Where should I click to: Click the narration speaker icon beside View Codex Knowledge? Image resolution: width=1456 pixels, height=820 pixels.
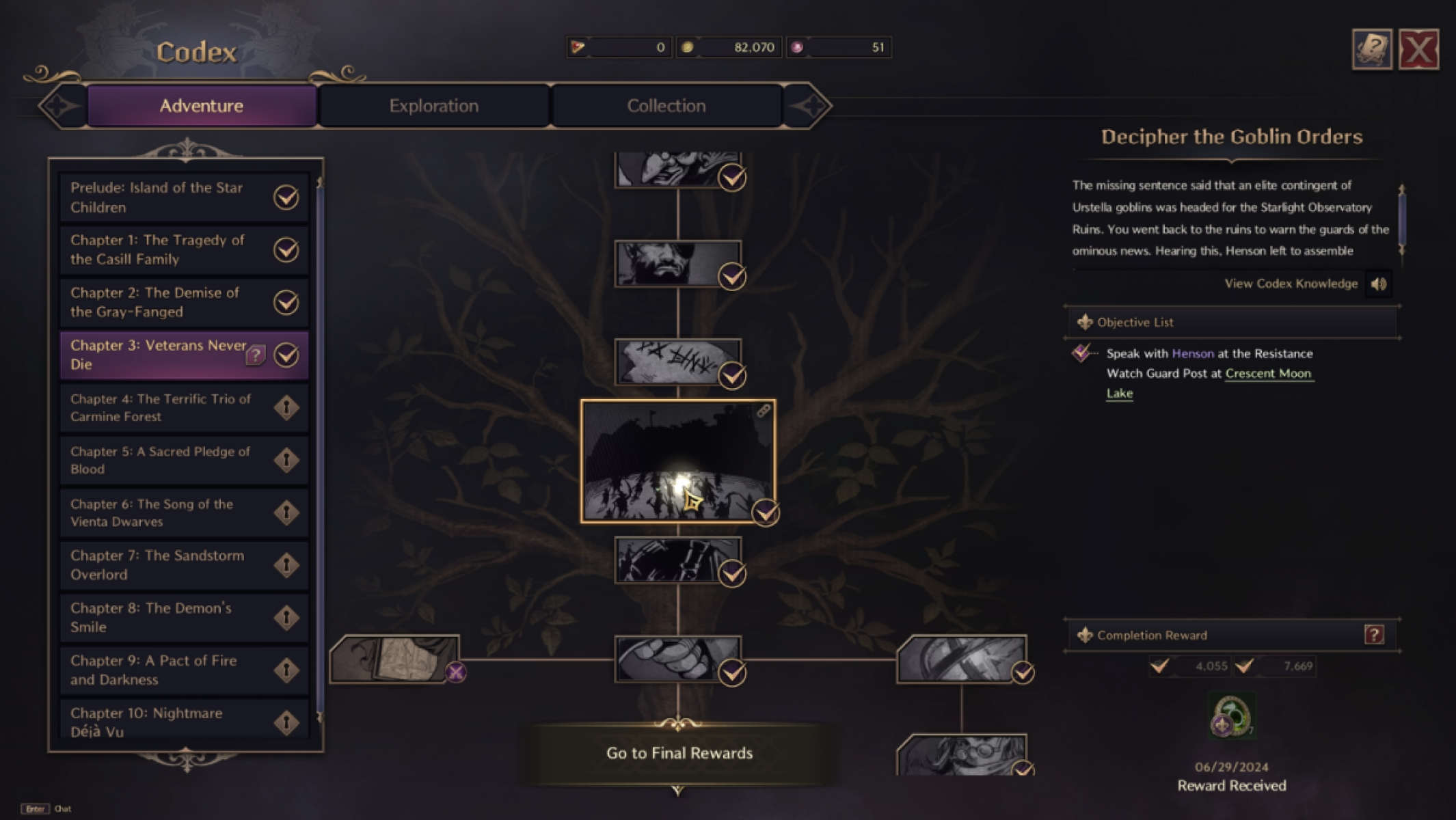click(1379, 284)
